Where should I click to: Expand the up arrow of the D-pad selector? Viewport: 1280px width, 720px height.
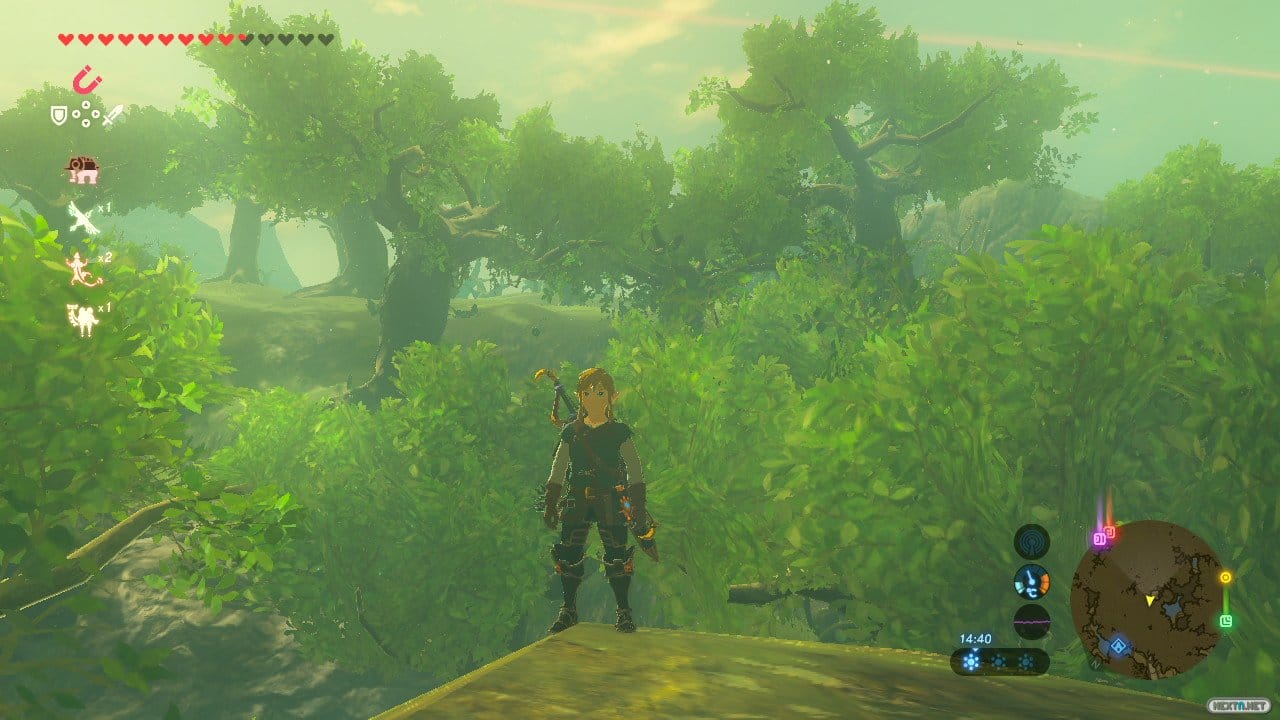point(84,105)
